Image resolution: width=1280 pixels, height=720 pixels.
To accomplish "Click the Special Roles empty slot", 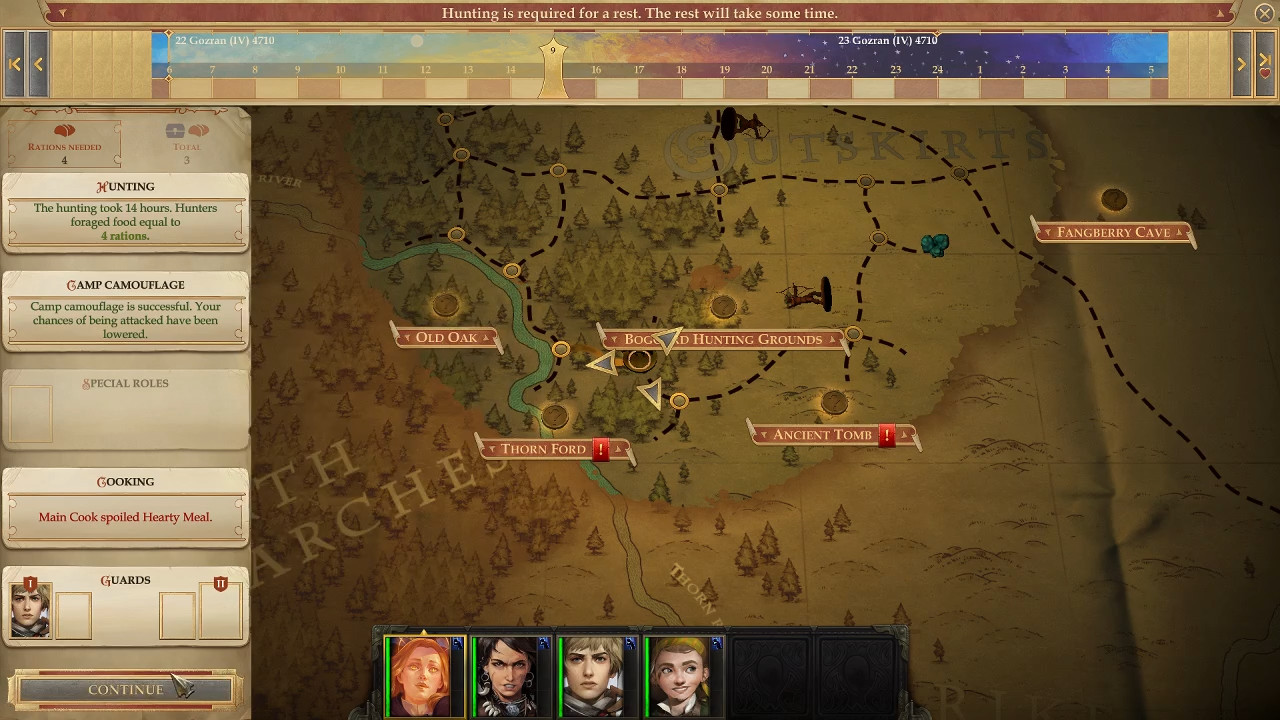I will pos(31,413).
